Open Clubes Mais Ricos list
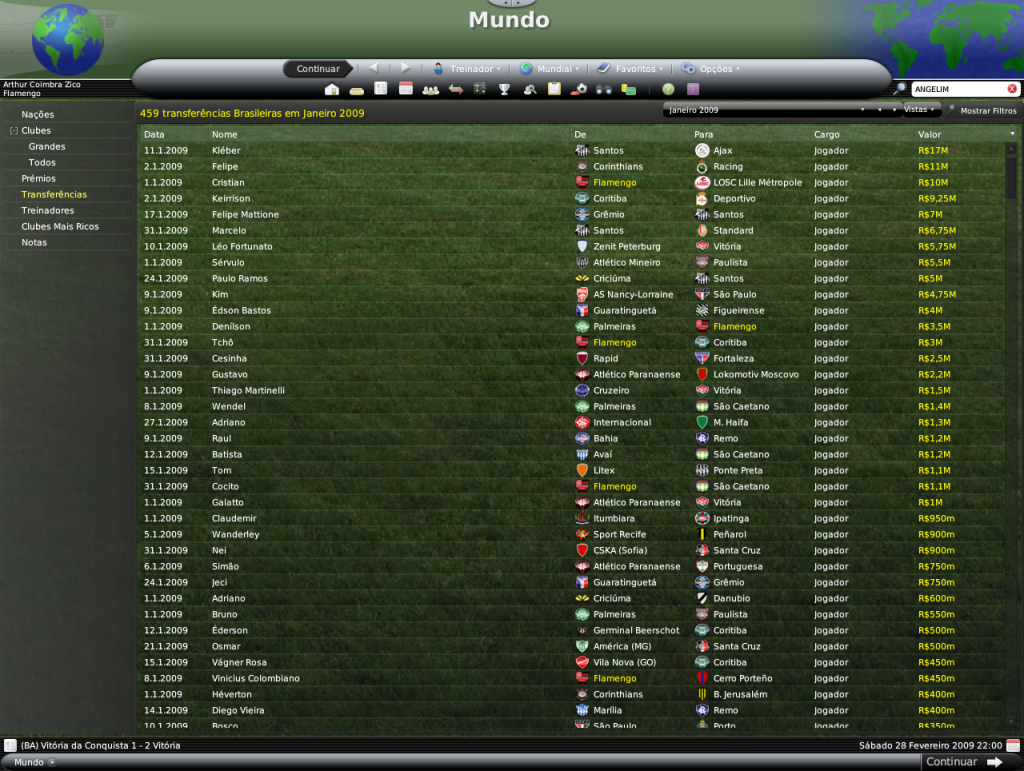This screenshot has width=1024, height=771. tap(60, 226)
